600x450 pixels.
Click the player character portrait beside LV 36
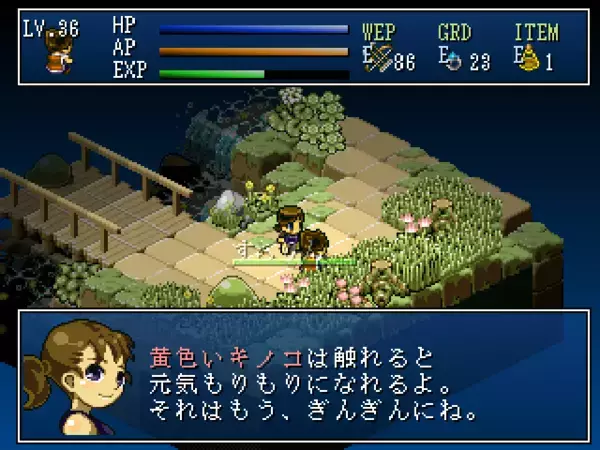point(56,60)
